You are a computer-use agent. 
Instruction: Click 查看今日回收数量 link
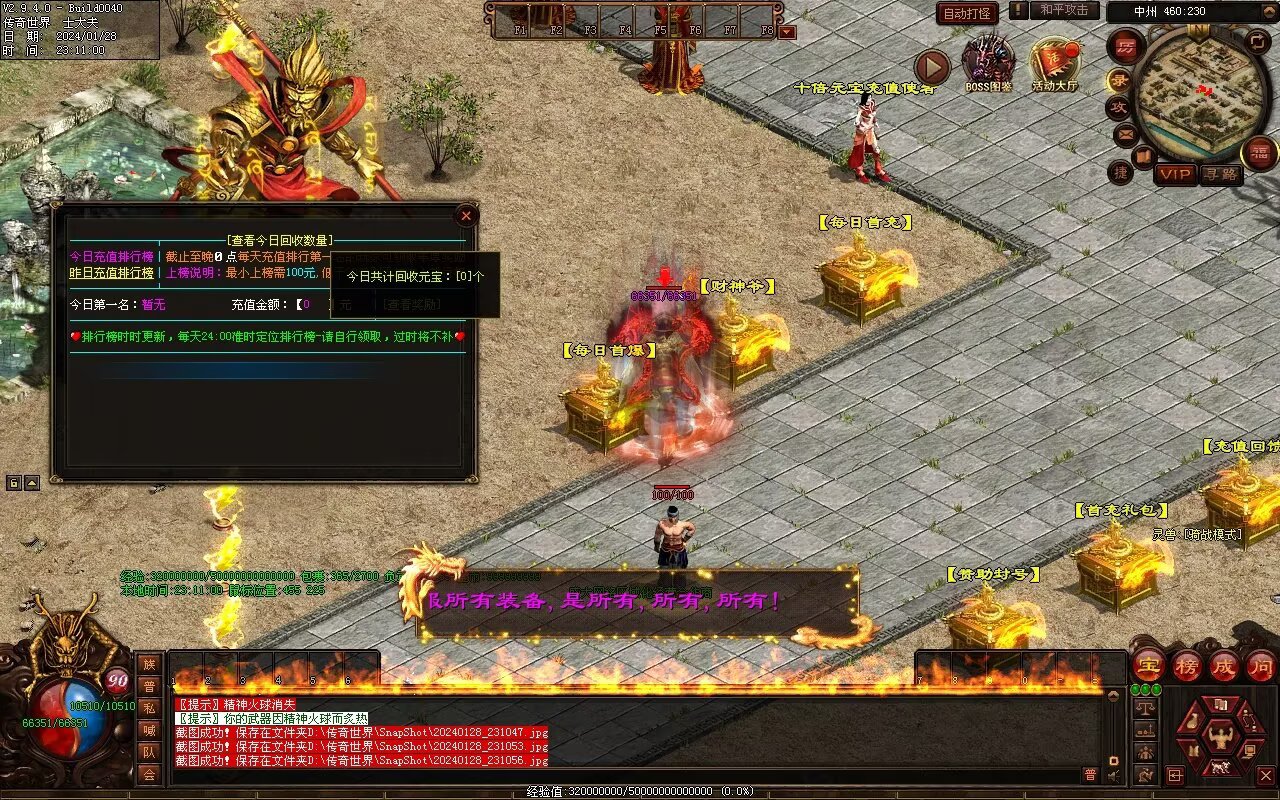point(279,240)
